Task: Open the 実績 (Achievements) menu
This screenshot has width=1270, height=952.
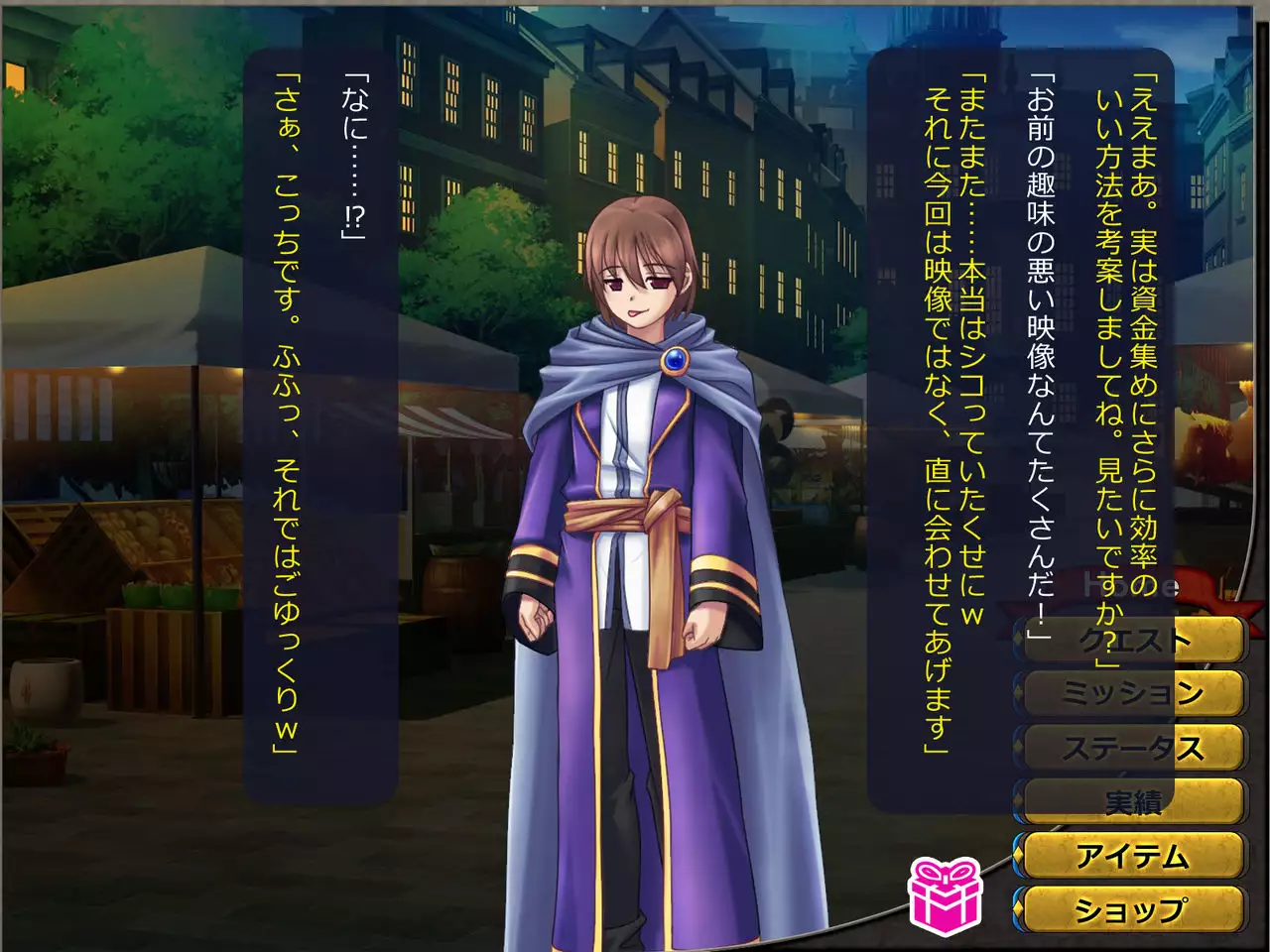Action: 1132,801
